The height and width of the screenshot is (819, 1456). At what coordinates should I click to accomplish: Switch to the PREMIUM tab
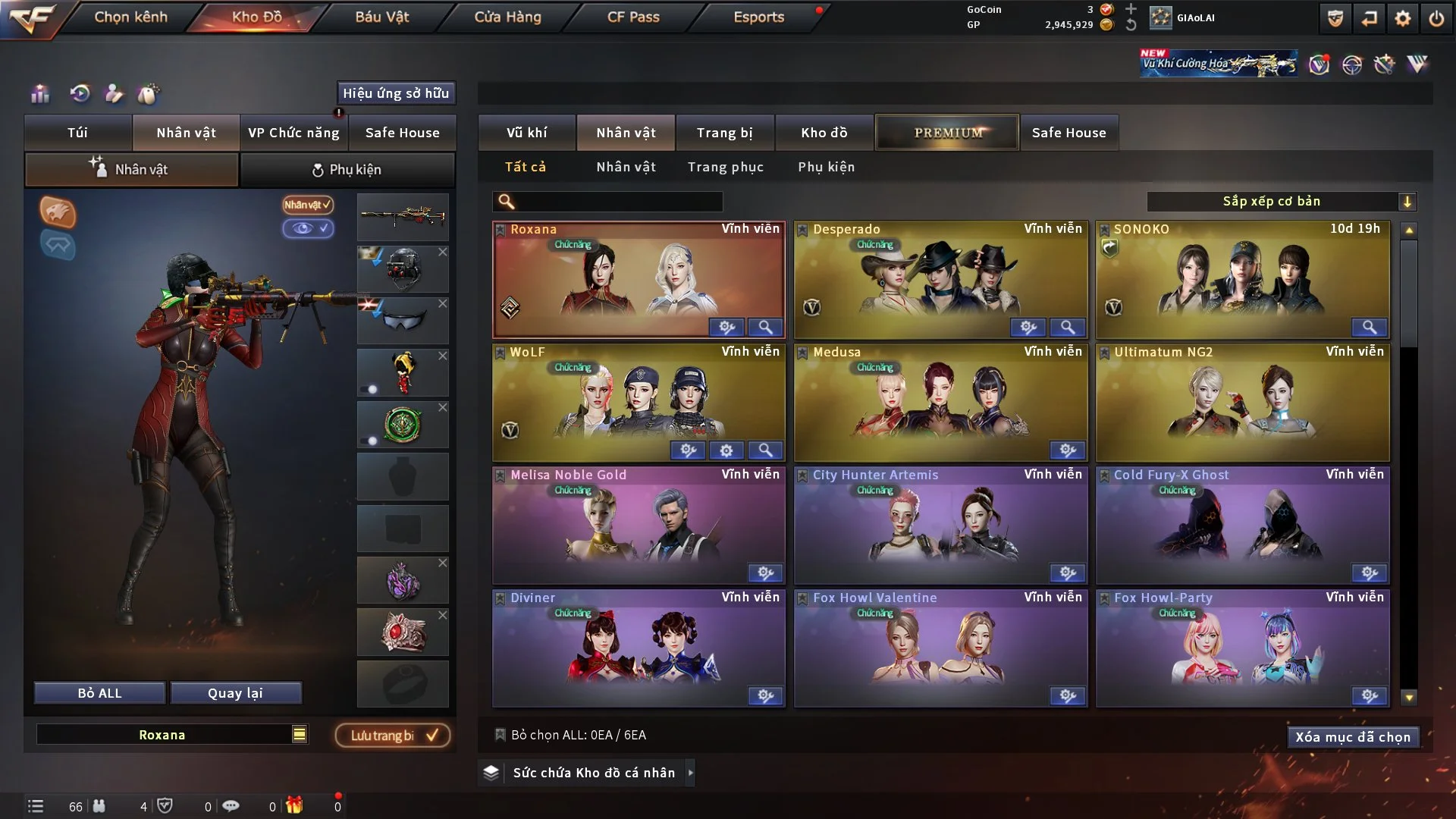(947, 133)
